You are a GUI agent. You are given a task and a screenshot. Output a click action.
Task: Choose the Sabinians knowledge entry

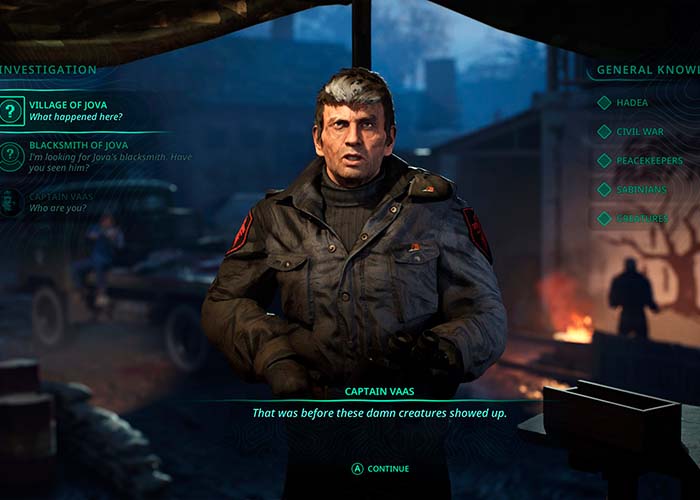pyautogui.click(x=645, y=189)
